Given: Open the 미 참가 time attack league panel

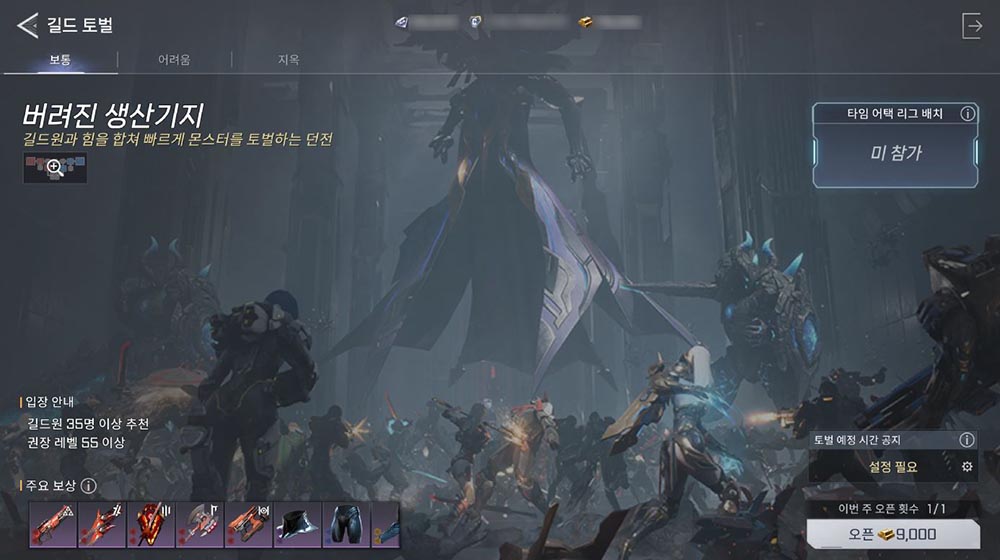Looking at the screenshot, I should pos(895,154).
